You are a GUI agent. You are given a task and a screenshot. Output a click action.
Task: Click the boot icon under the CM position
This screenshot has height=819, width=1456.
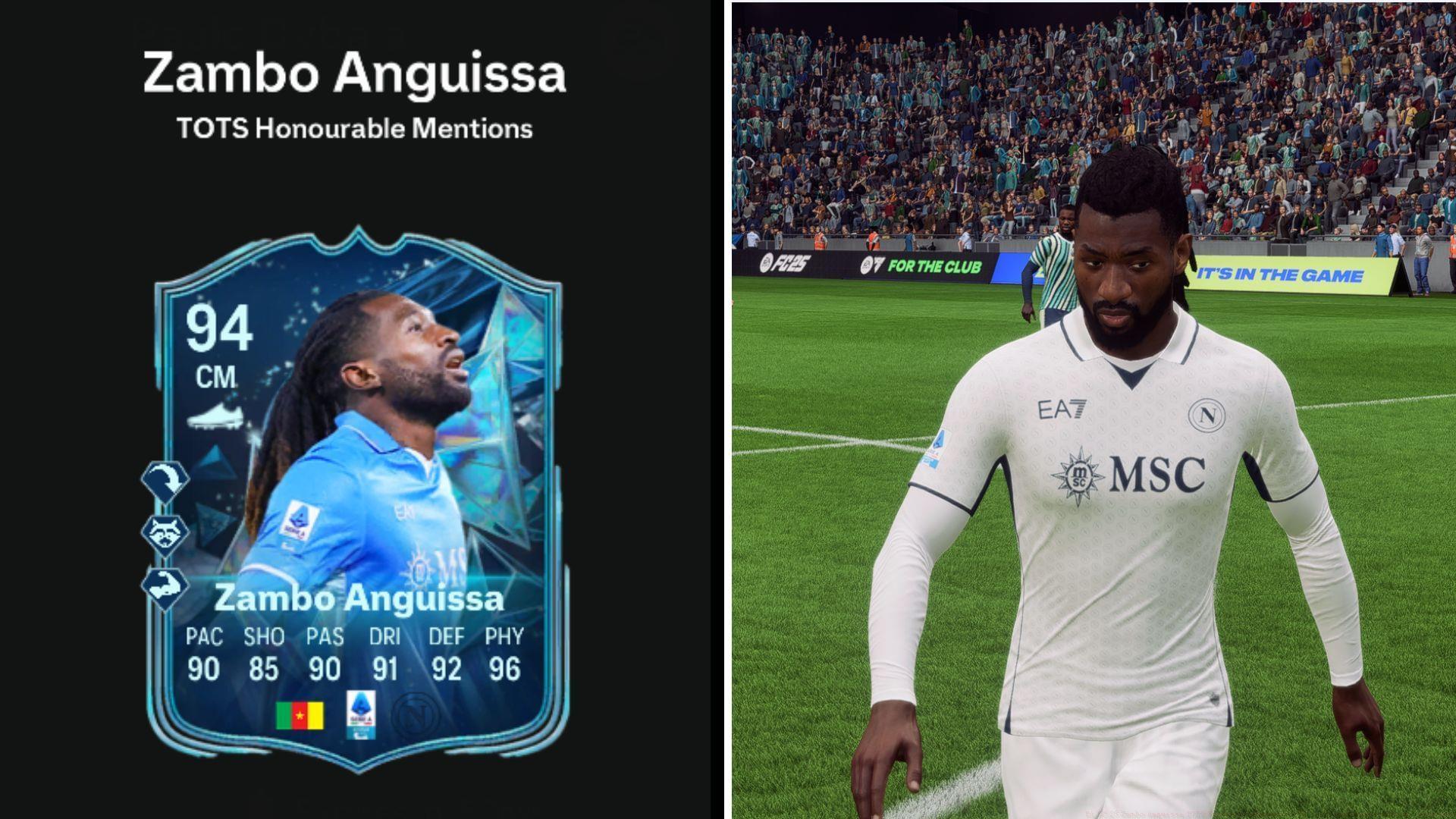tap(215, 415)
